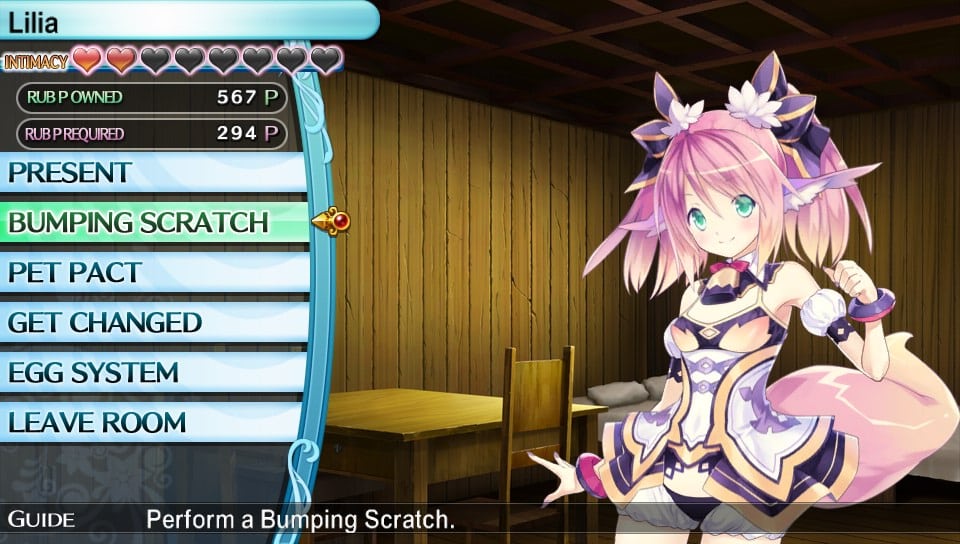Open the PET PACT option
Screen dimensions: 960x544
click(150, 272)
